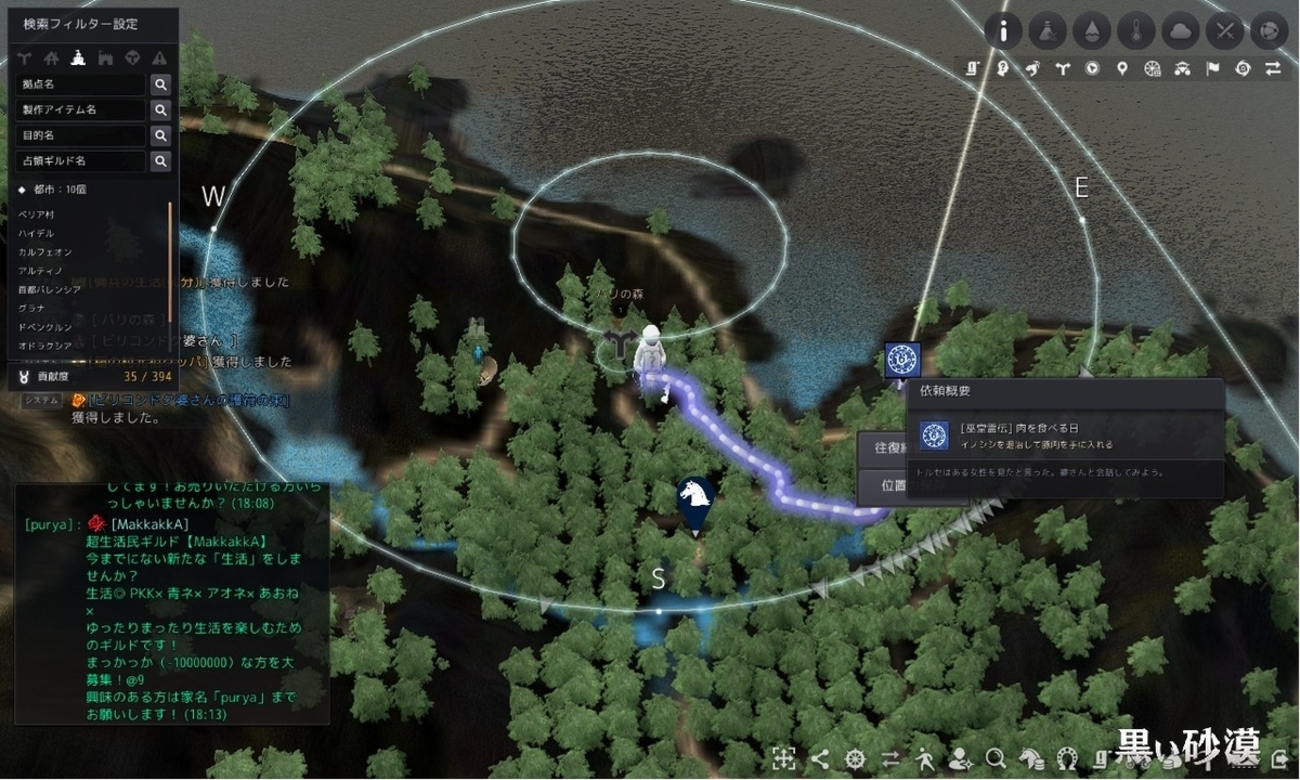Open the magnifier search tool in bottom bar

tap(995, 757)
